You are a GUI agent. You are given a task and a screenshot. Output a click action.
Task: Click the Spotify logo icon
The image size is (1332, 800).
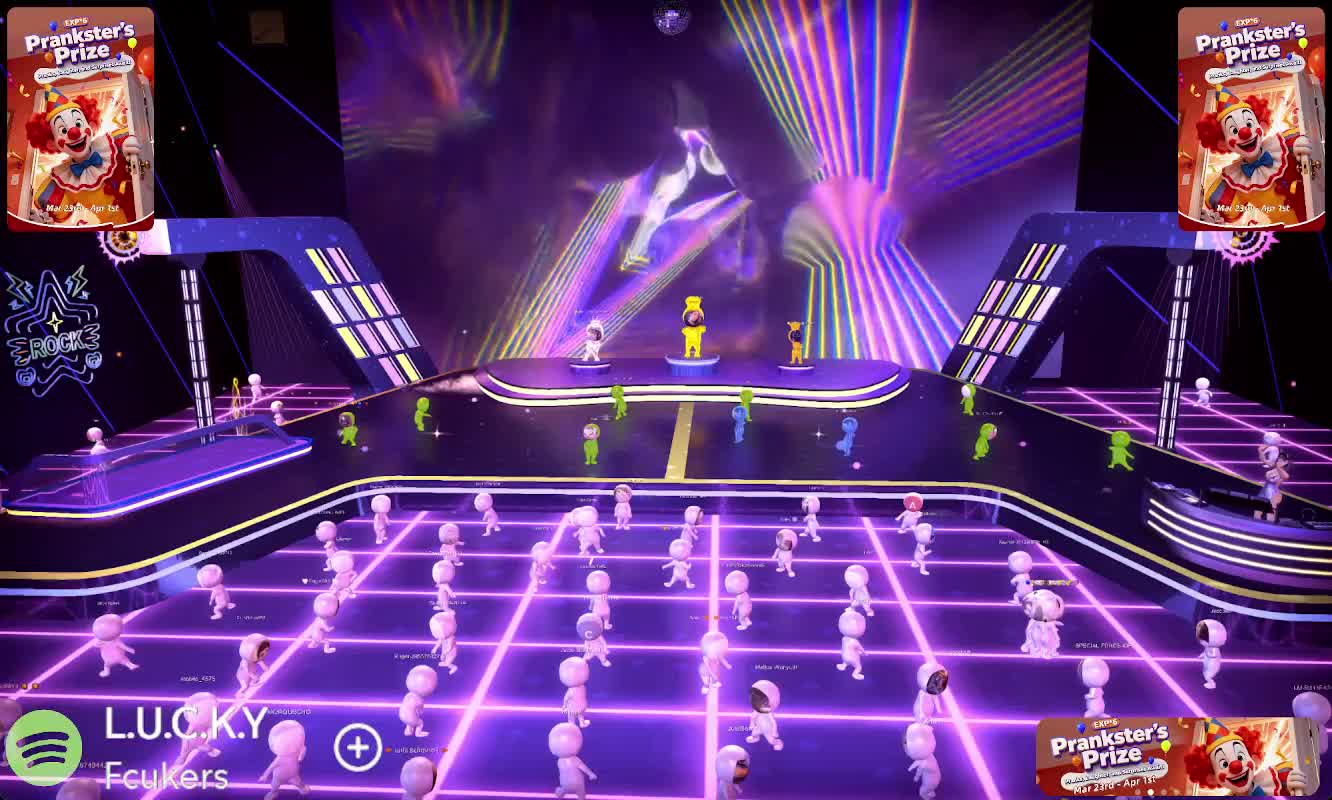click(44, 746)
